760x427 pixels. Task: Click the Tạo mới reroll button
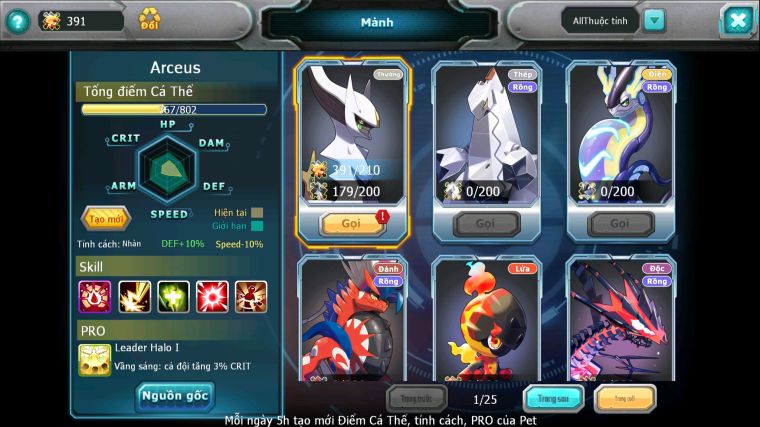coord(105,218)
